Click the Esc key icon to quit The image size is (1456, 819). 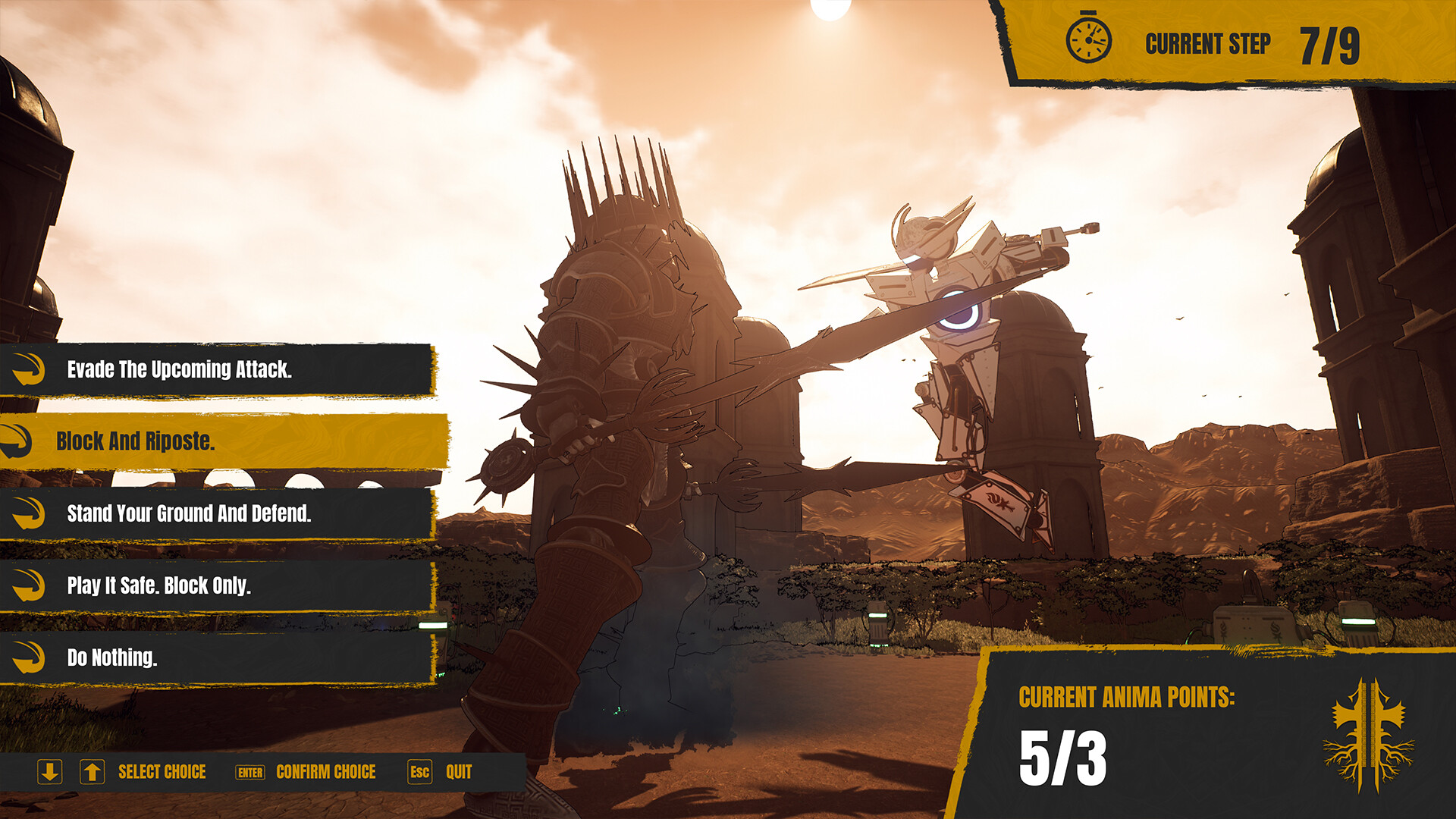pyautogui.click(x=419, y=773)
